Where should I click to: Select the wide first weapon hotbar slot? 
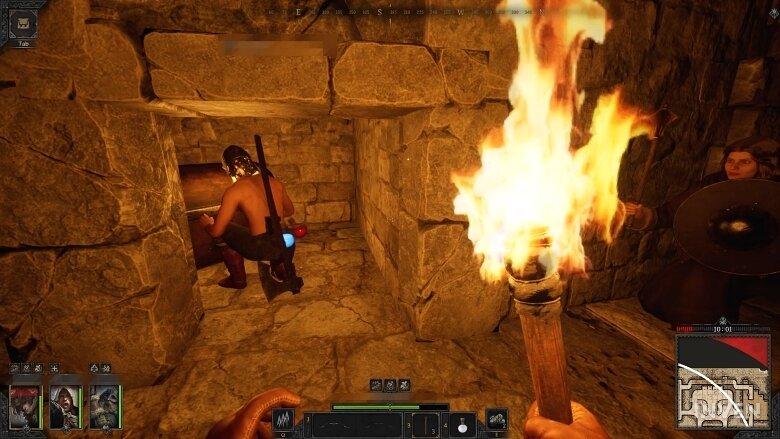click(x=355, y=425)
